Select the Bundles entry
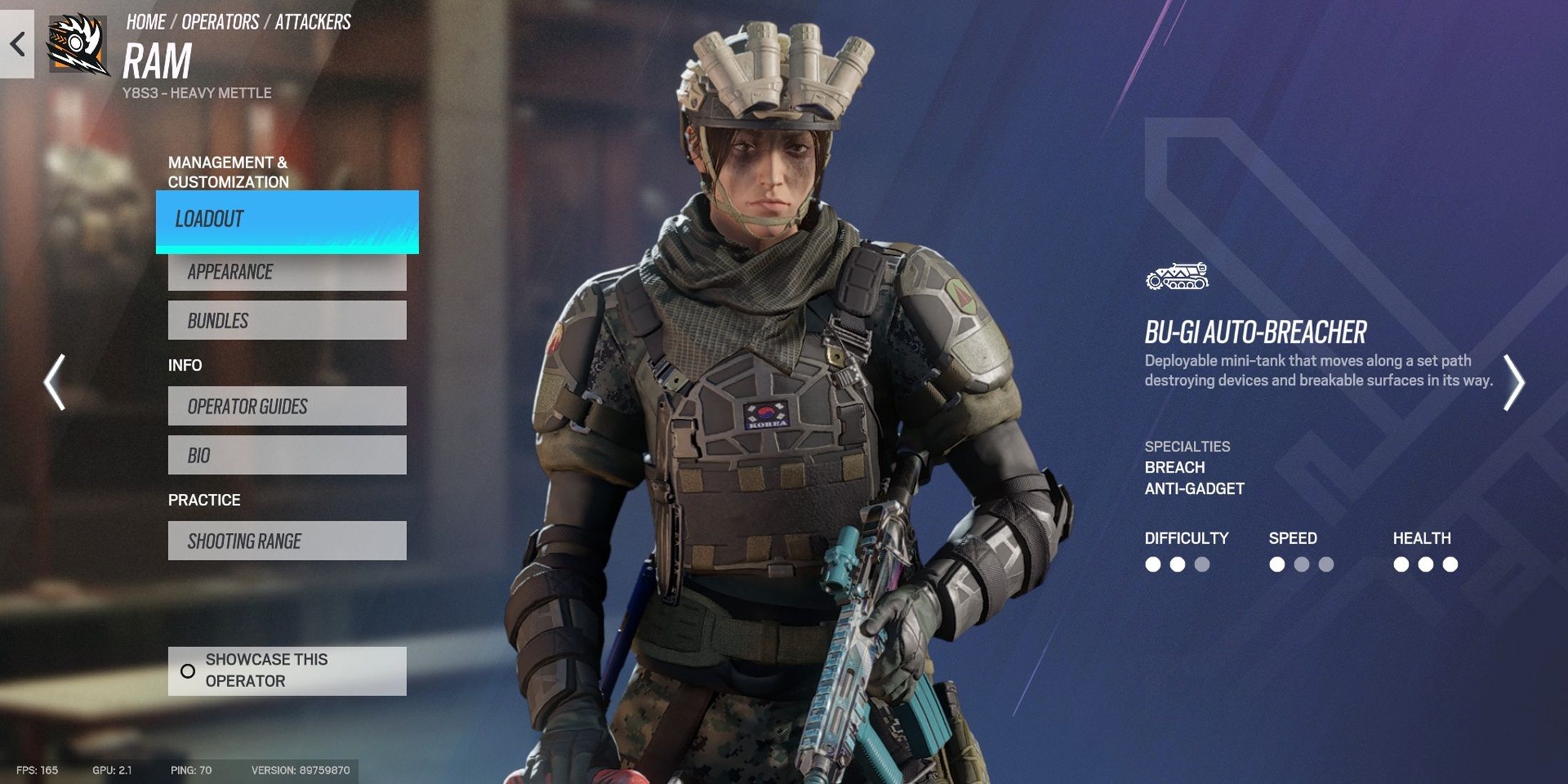 pos(287,321)
